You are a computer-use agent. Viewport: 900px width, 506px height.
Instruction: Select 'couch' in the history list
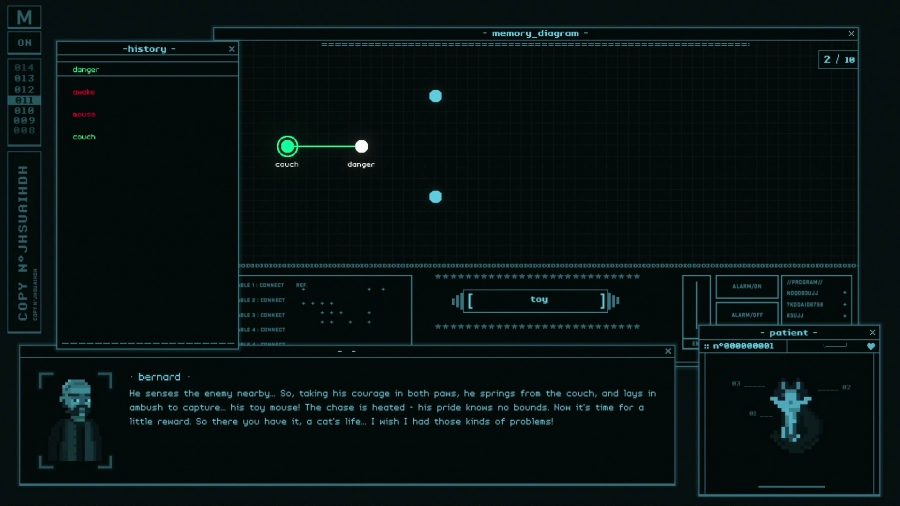click(x=84, y=137)
